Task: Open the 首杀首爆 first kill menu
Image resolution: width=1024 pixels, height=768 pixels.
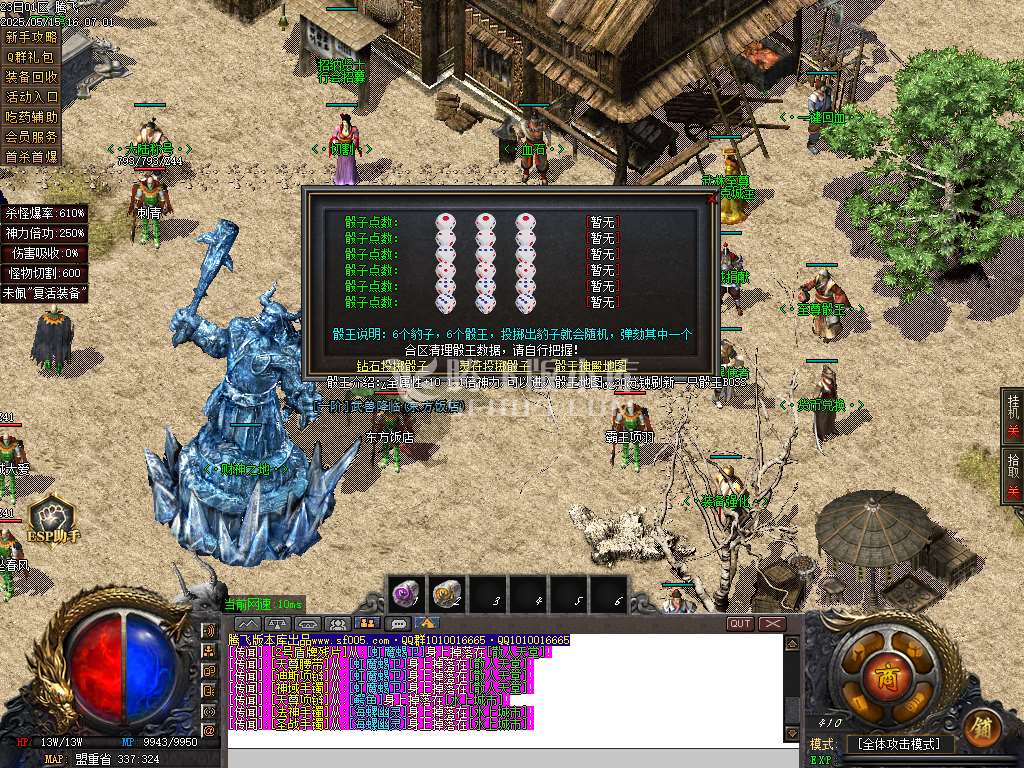Action: click(x=31, y=157)
